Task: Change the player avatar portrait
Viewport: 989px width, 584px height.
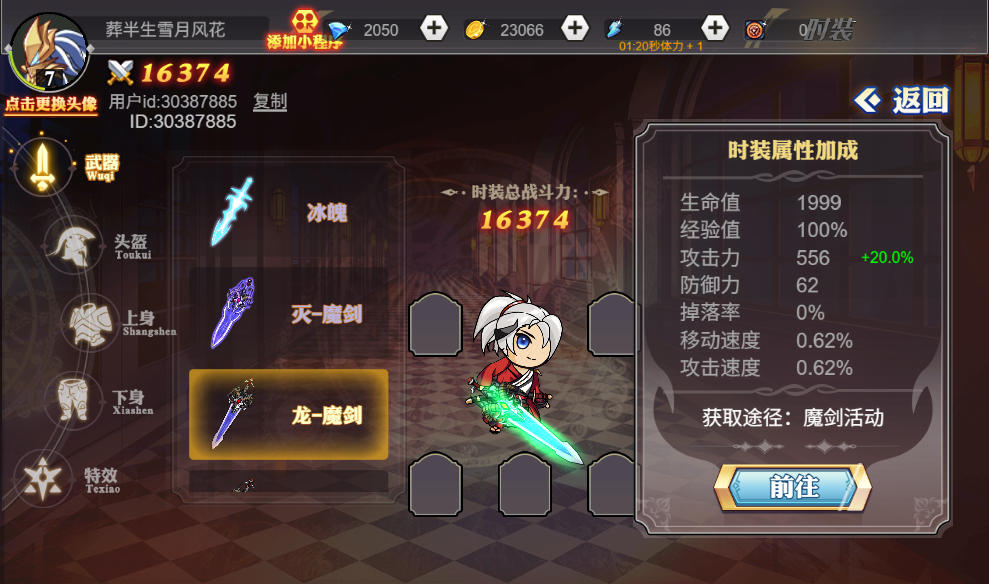Action: (x=48, y=53)
